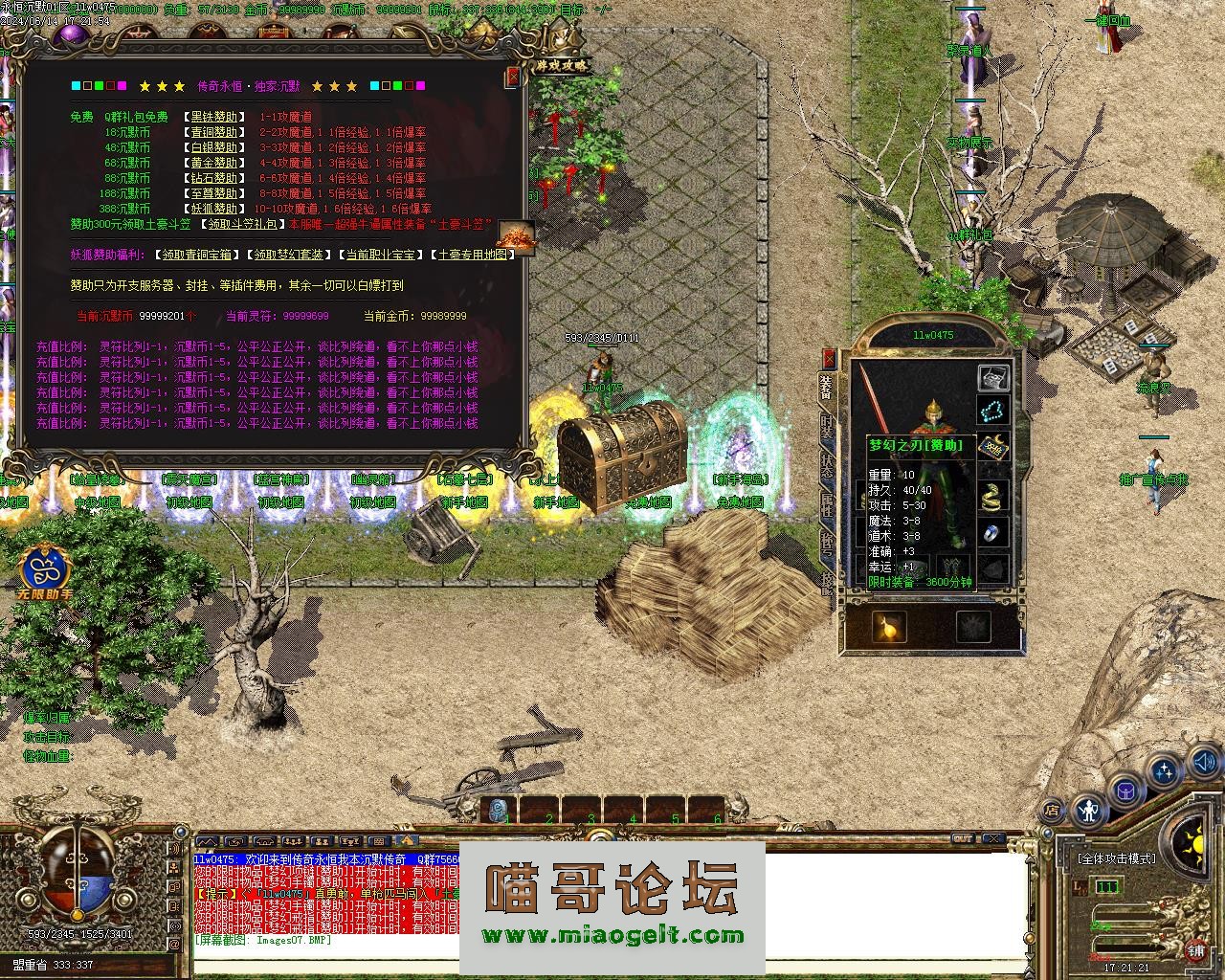Select the blue gem ring slot
Screen dimensions: 1225x980
[x=993, y=532]
